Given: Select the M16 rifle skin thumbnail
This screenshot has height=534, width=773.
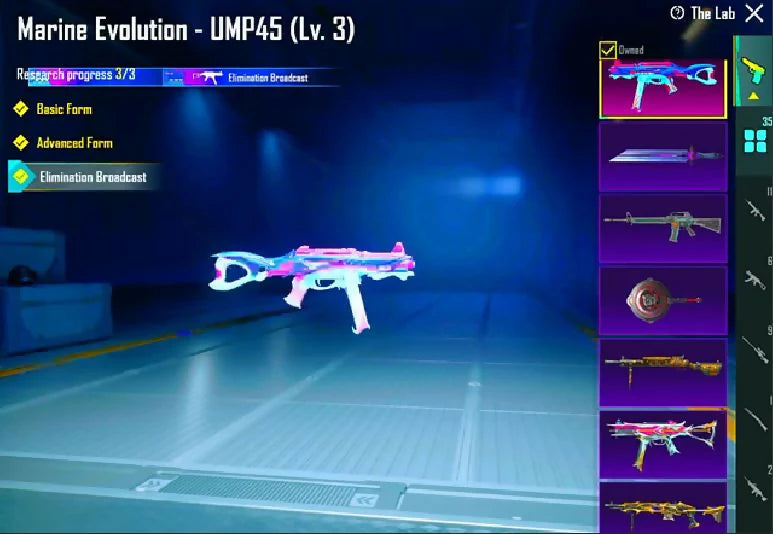Looking at the screenshot, I should 663,228.
